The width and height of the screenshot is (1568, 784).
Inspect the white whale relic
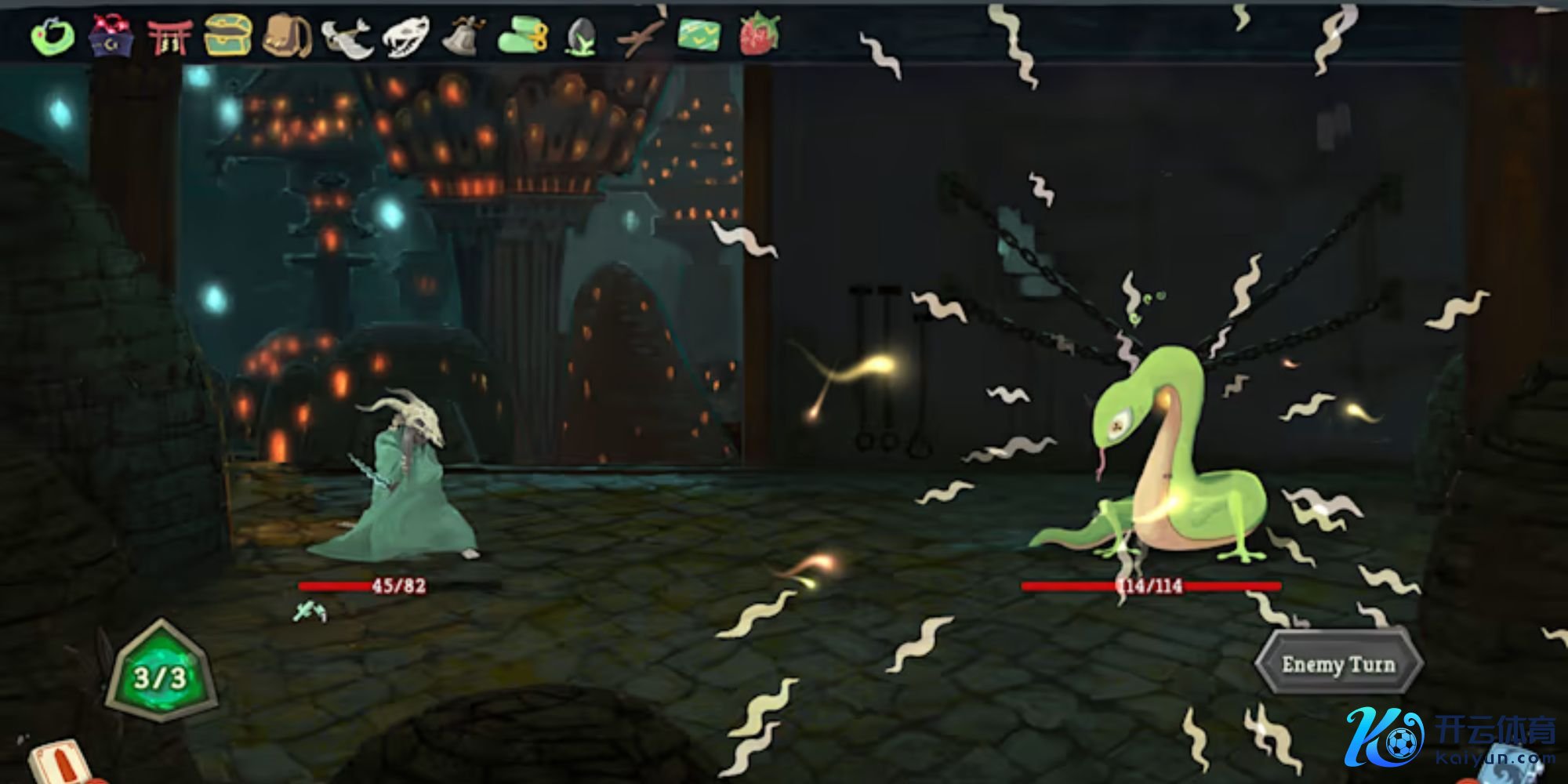click(x=346, y=37)
